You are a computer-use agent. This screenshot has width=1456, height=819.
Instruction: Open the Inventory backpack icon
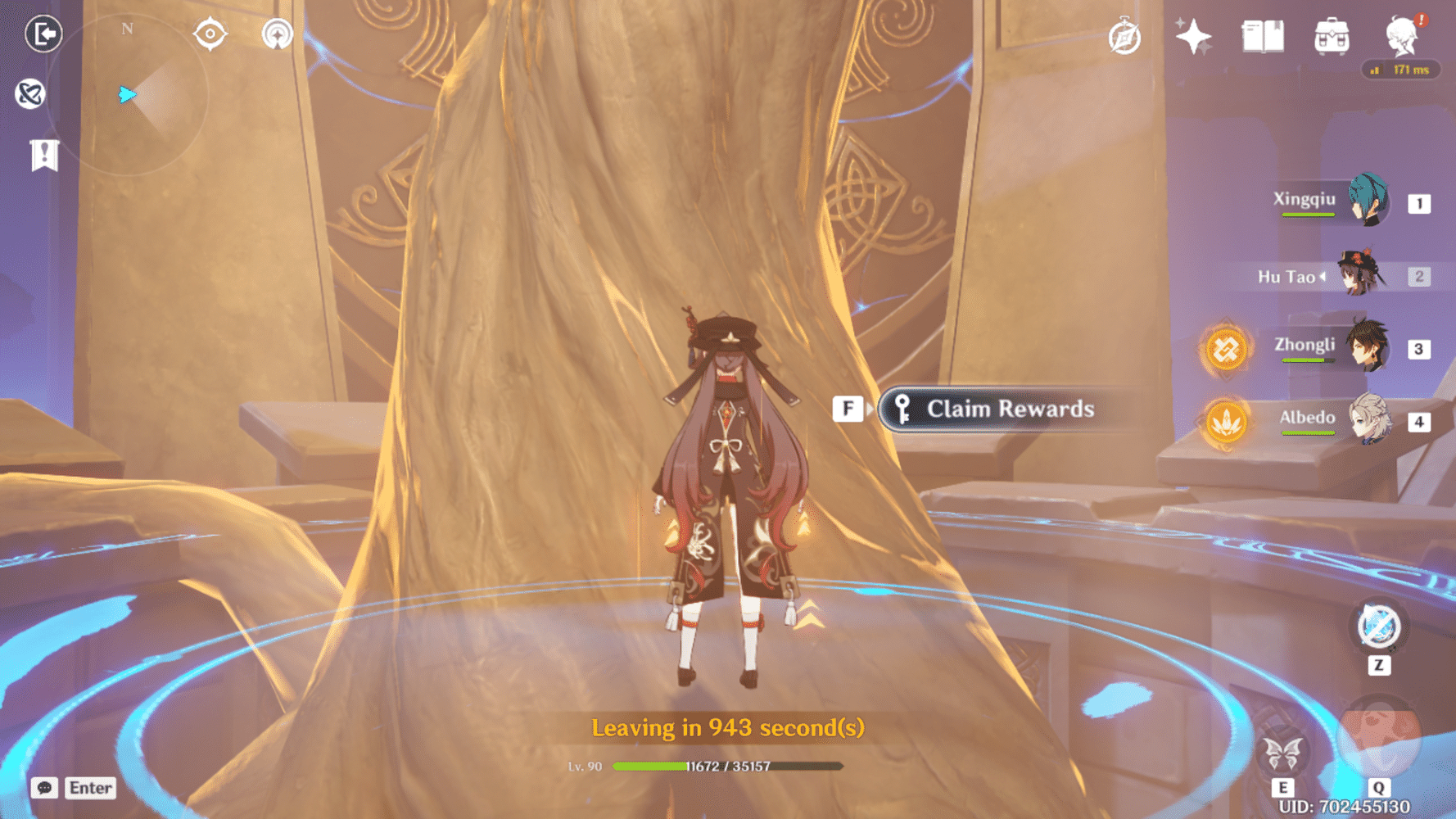coord(1332,35)
